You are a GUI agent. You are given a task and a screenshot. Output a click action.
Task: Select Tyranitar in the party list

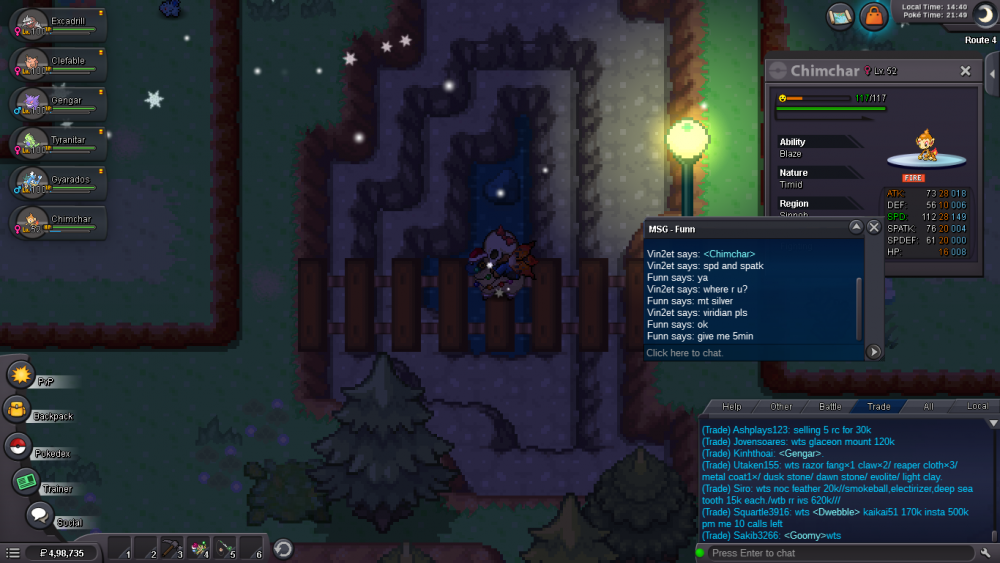tap(58, 144)
